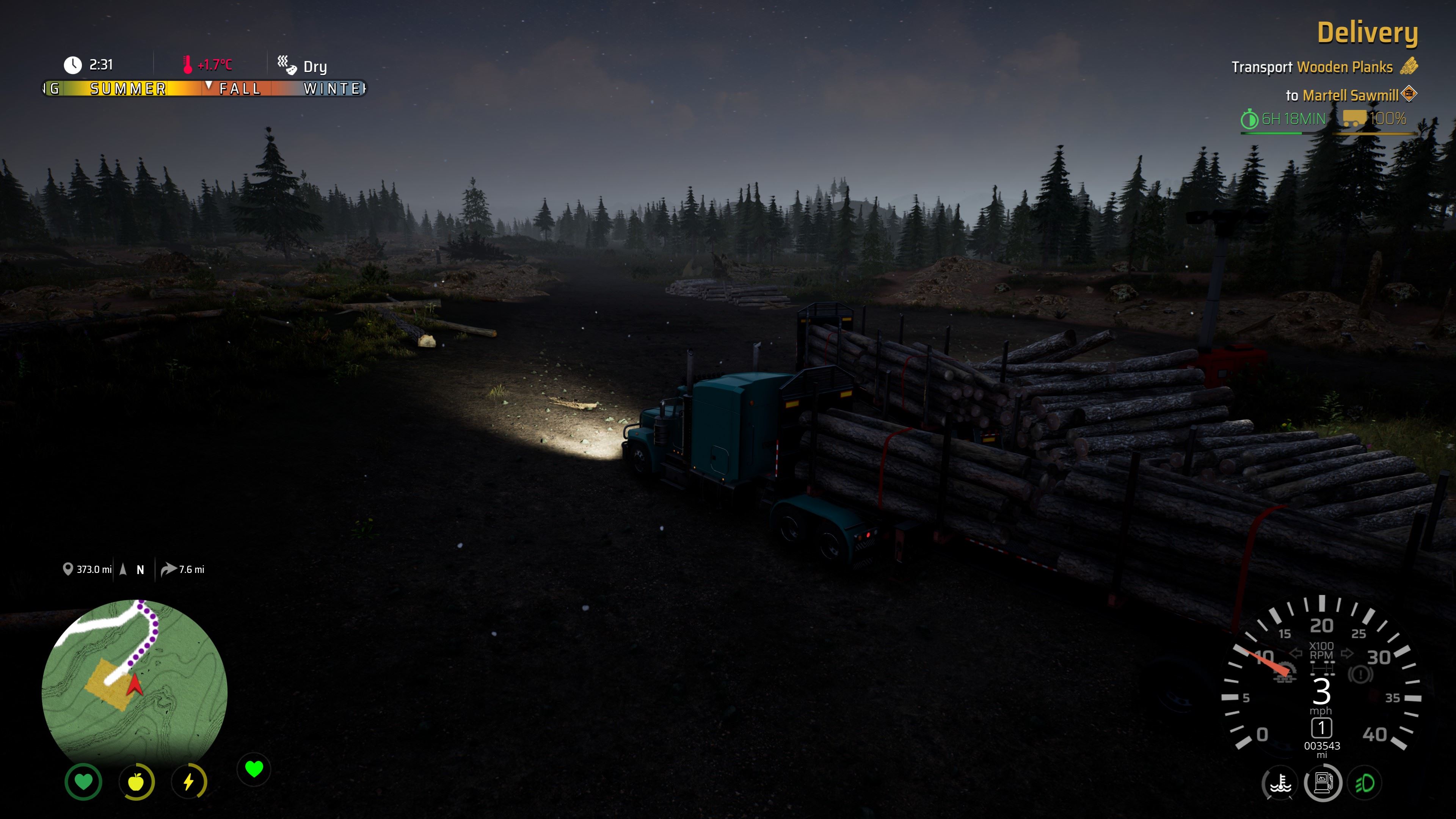
Task: Select the gear number box on speedometer
Action: (1321, 728)
